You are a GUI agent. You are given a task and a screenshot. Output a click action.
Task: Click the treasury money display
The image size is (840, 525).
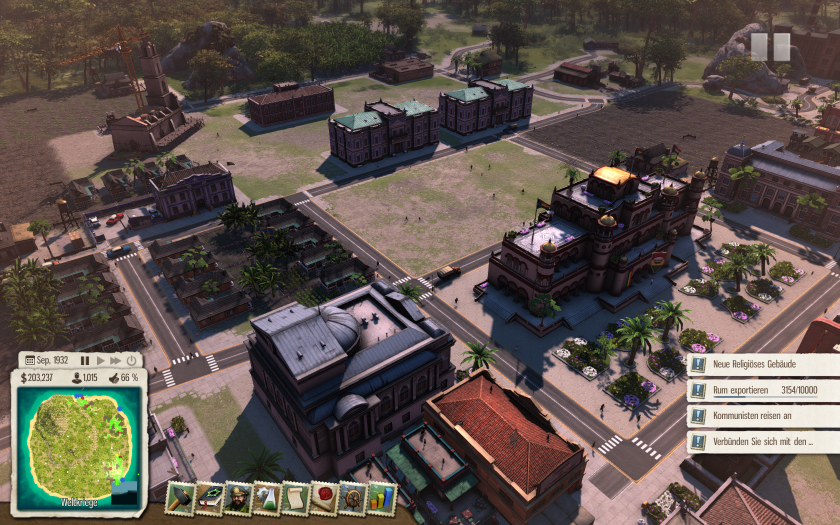36,377
